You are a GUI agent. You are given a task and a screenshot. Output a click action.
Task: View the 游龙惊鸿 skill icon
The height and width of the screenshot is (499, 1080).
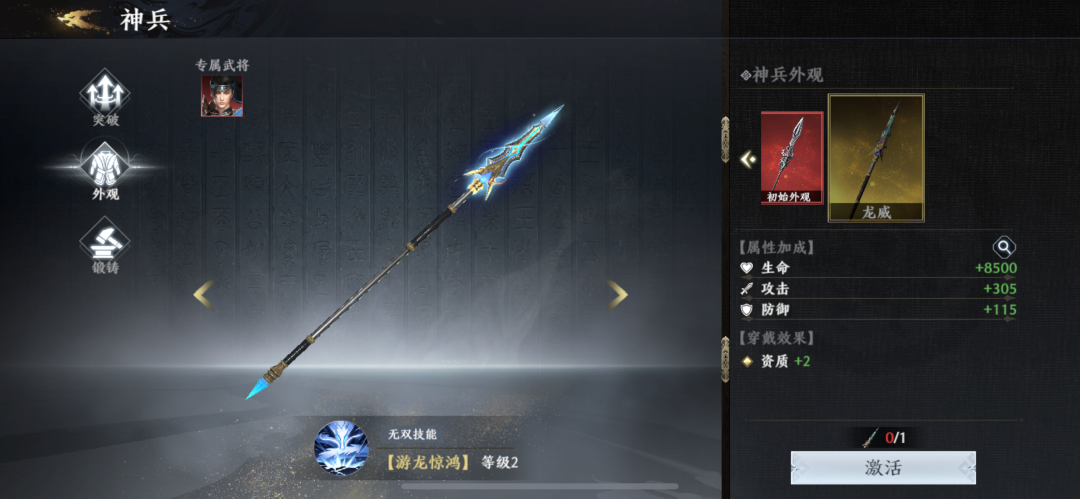[341, 447]
